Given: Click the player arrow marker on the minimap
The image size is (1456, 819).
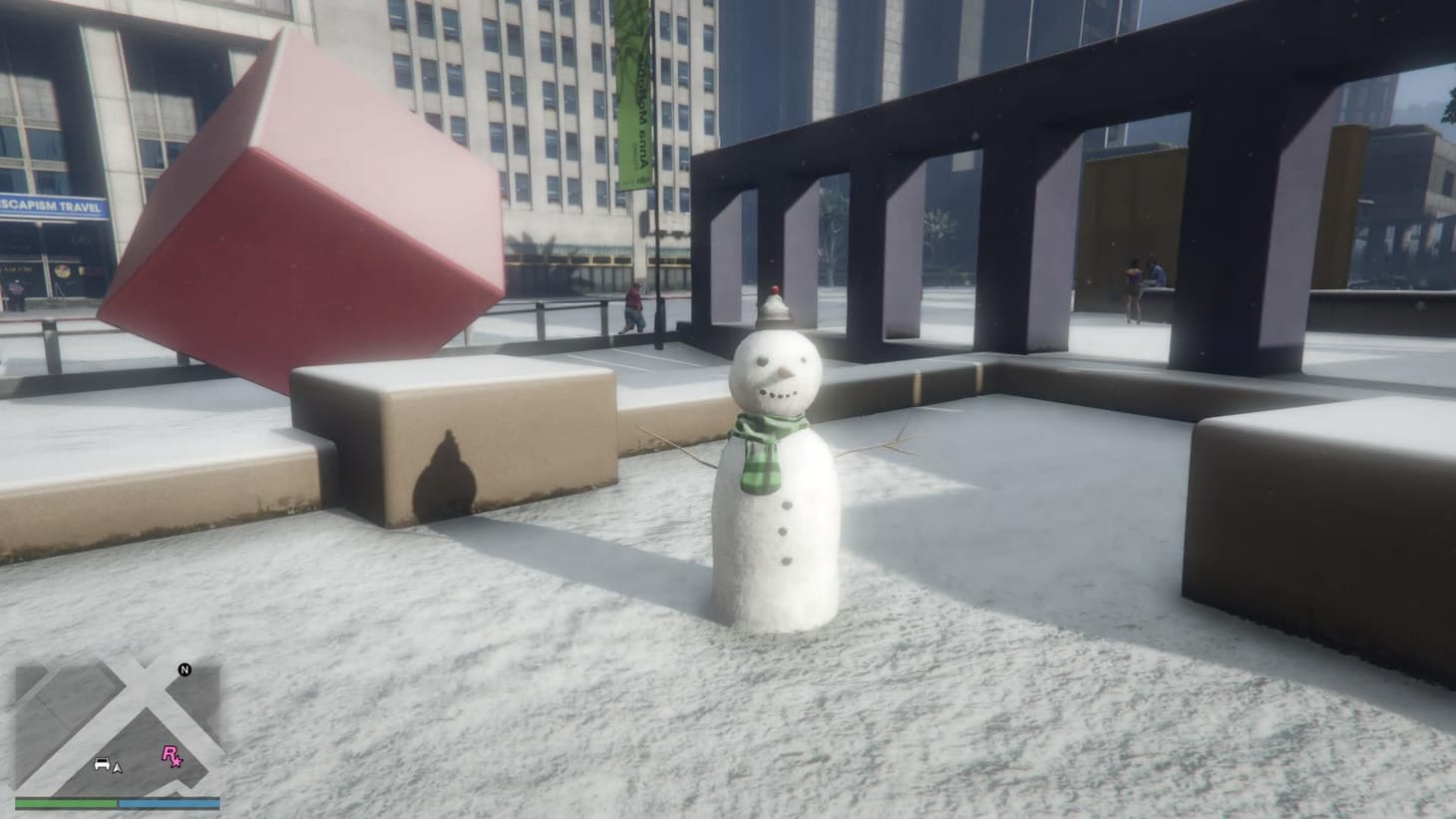Looking at the screenshot, I should point(118,768).
